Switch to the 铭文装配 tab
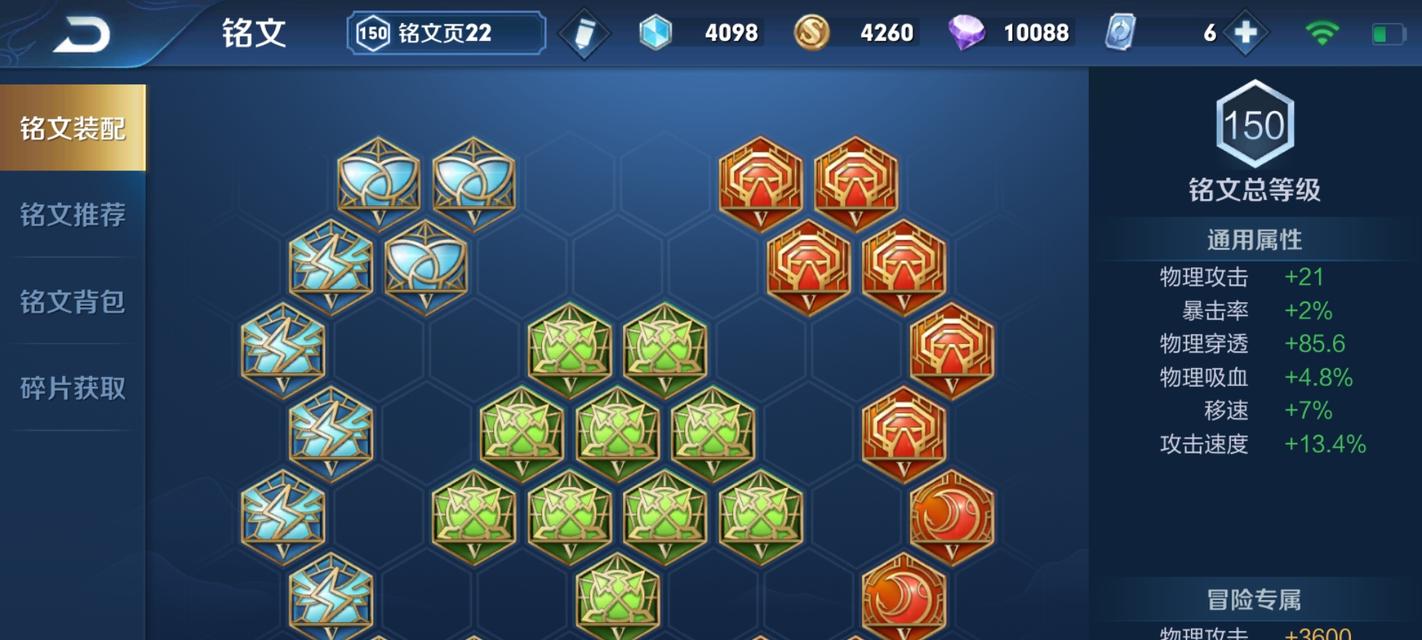The image size is (1422, 640). (73, 128)
